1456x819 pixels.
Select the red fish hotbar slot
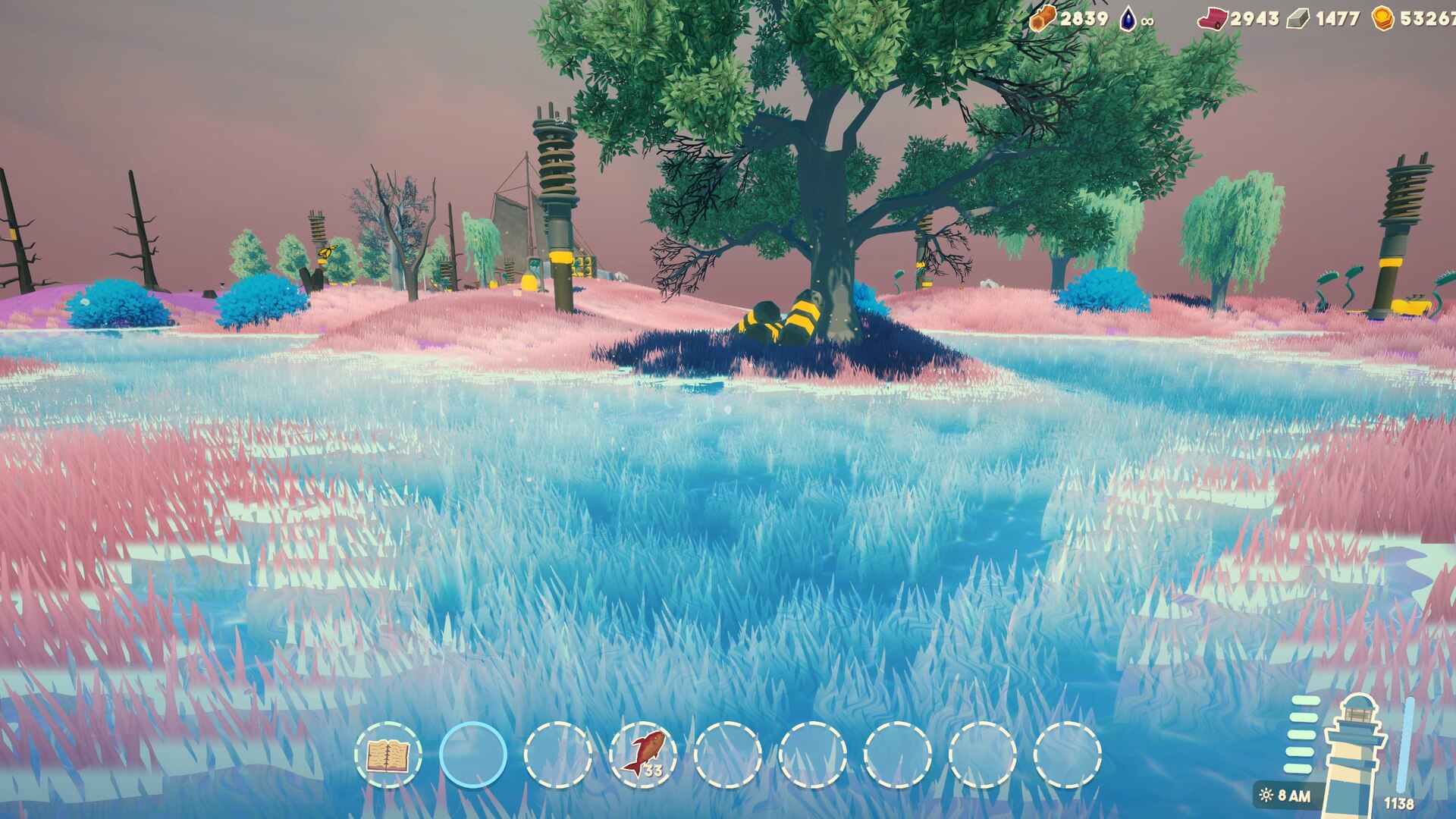pyautogui.click(x=643, y=755)
